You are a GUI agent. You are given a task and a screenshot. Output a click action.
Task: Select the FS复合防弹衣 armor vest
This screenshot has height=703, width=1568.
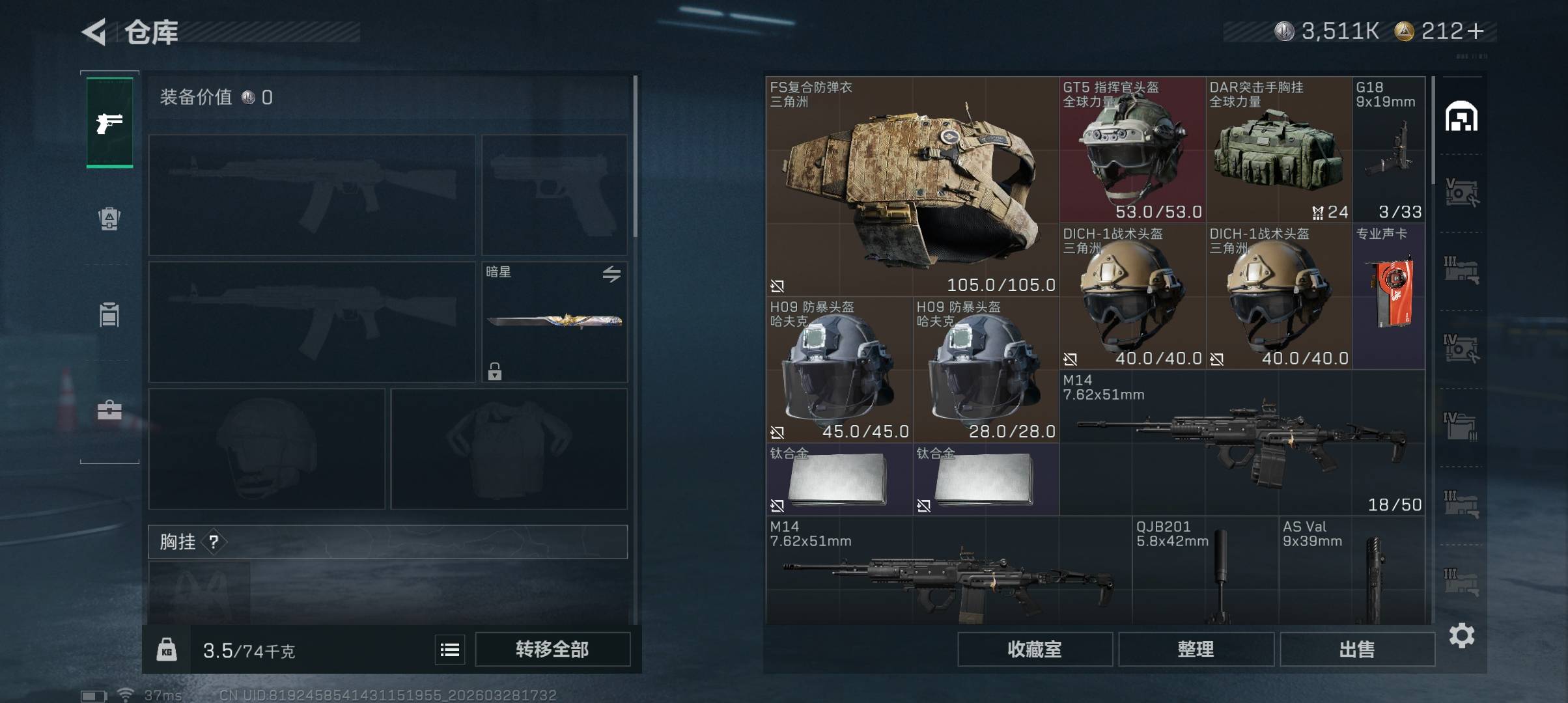pyautogui.click(x=912, y=186)
